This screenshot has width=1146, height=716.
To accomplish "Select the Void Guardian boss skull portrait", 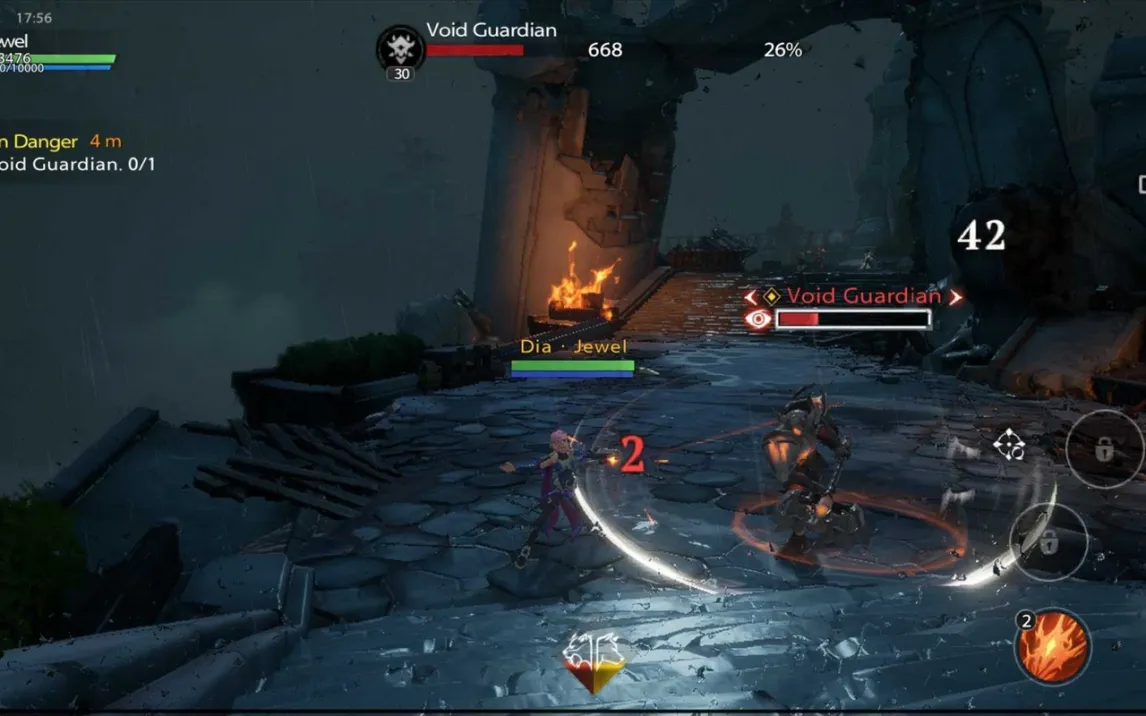I will point(400,50).
